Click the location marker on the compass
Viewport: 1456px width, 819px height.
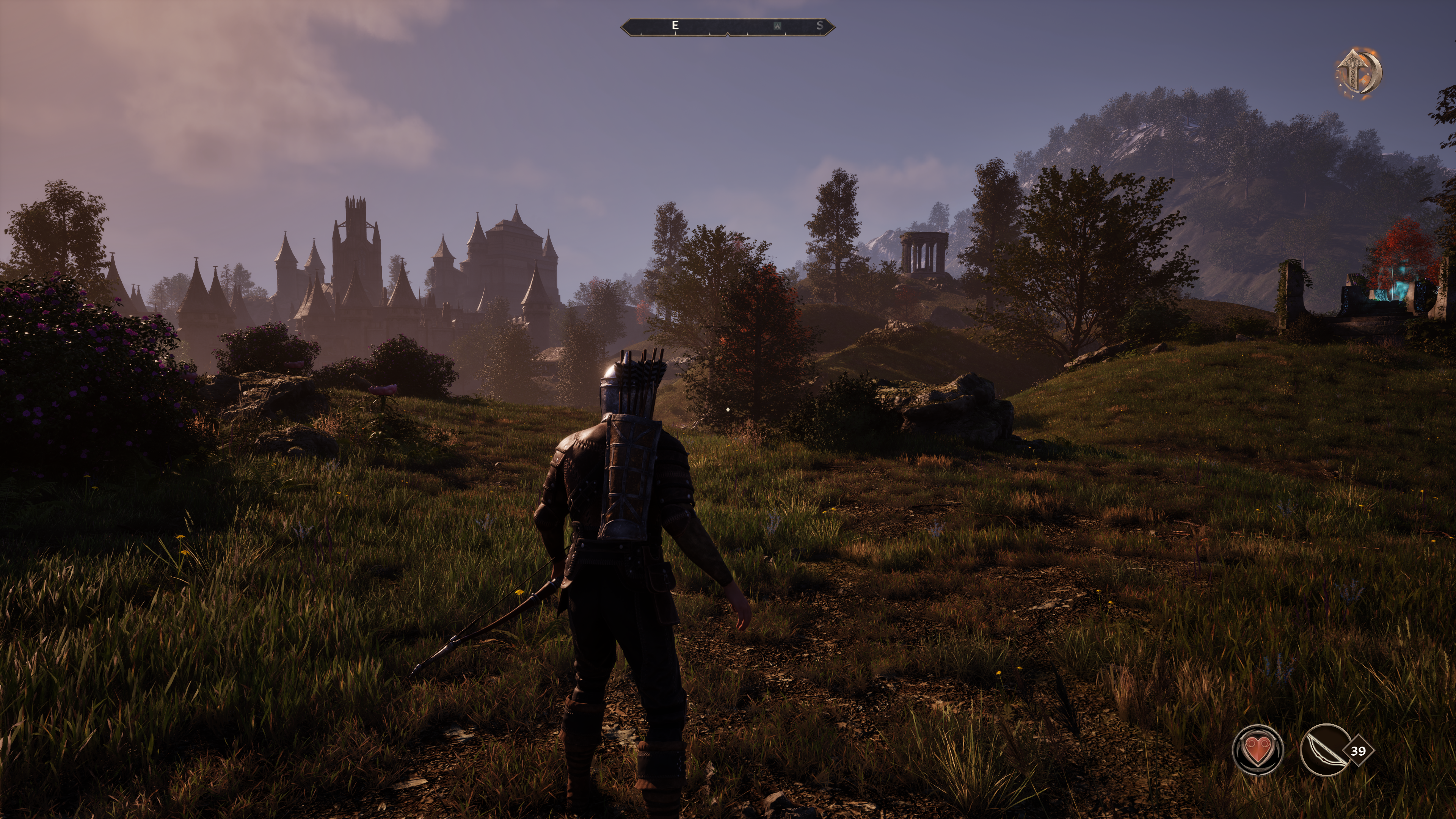[x=778, y=26]
